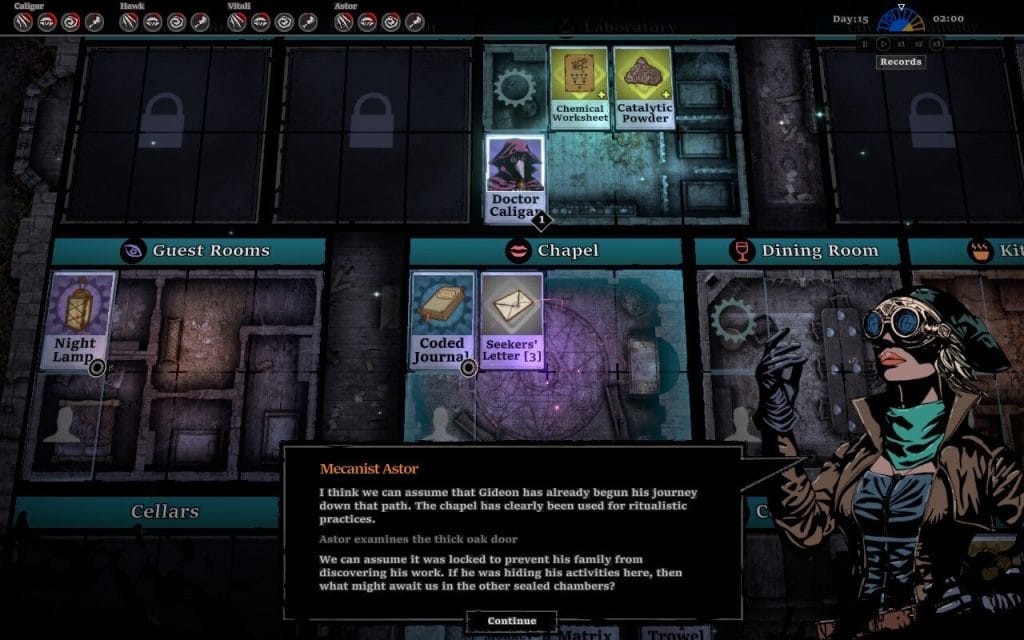This screenshot has width=1024, height=640.
Task: Select the Chemical Worksheet card
Action: point(579,87)
